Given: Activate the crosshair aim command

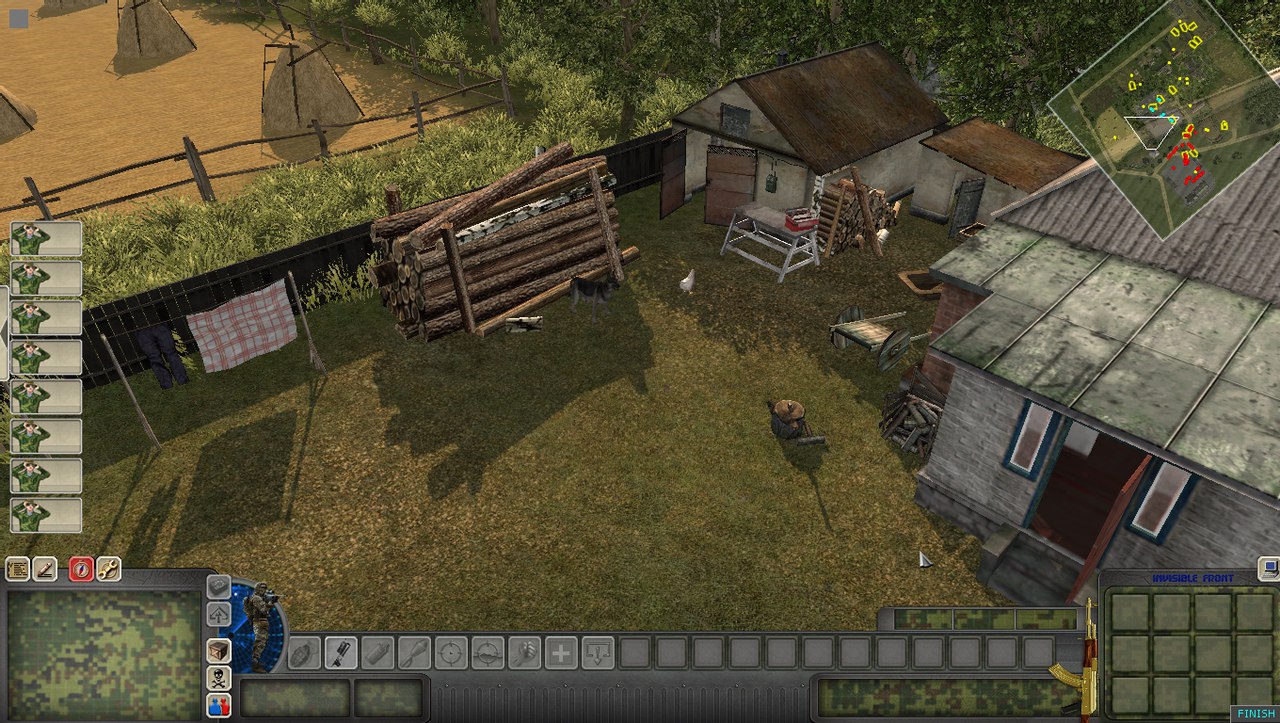Looking at the screenshot, I should coord(451,653).
